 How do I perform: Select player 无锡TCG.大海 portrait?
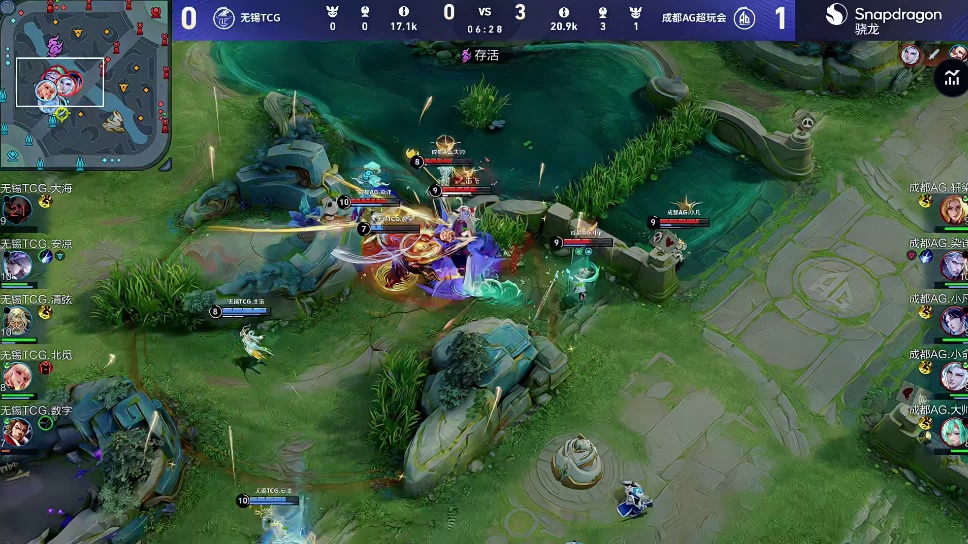[19, 210]
